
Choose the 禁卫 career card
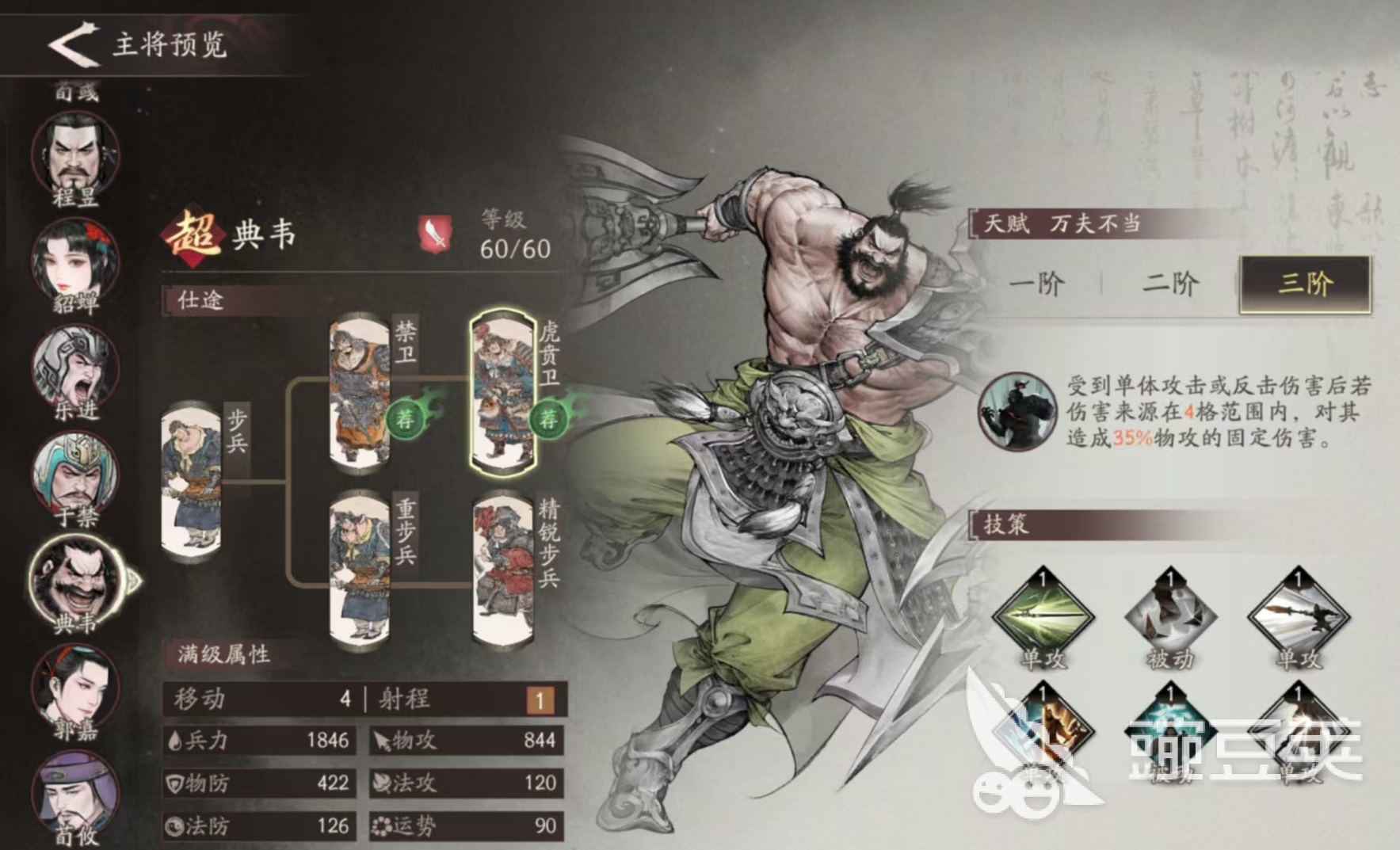tap(360, 392)
